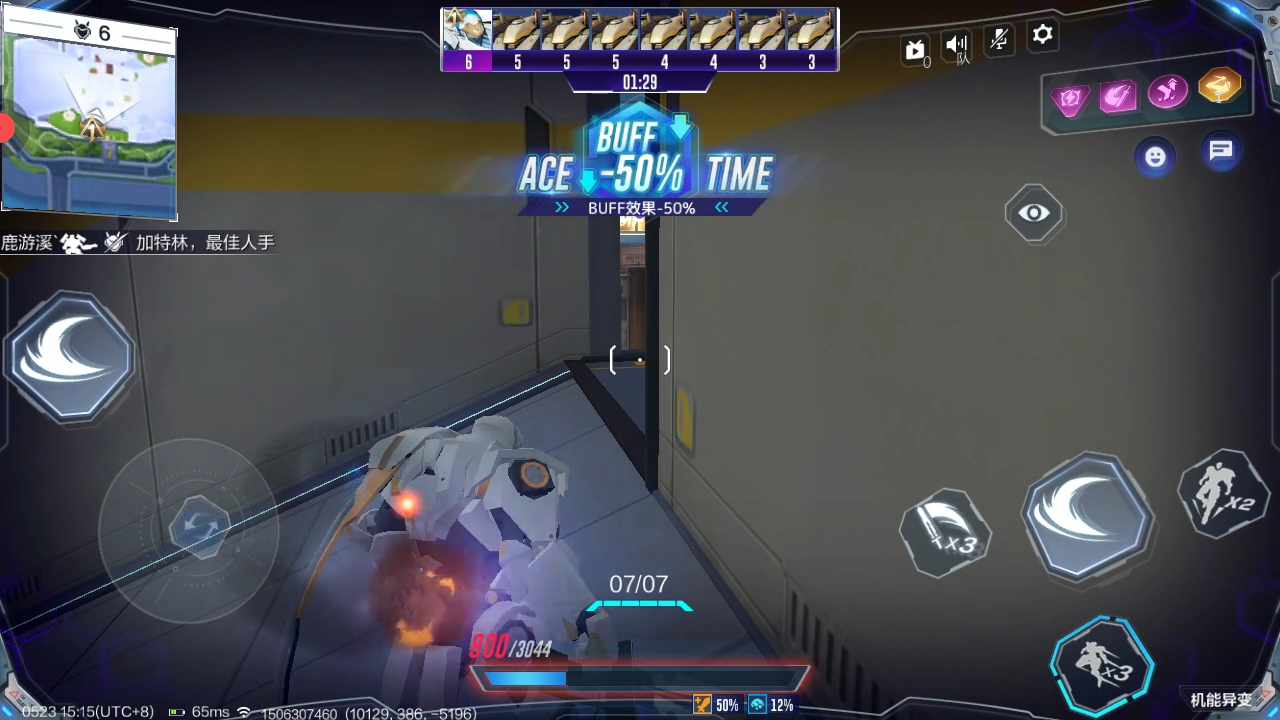Toggle the eye observation mode

point(1033,214)
